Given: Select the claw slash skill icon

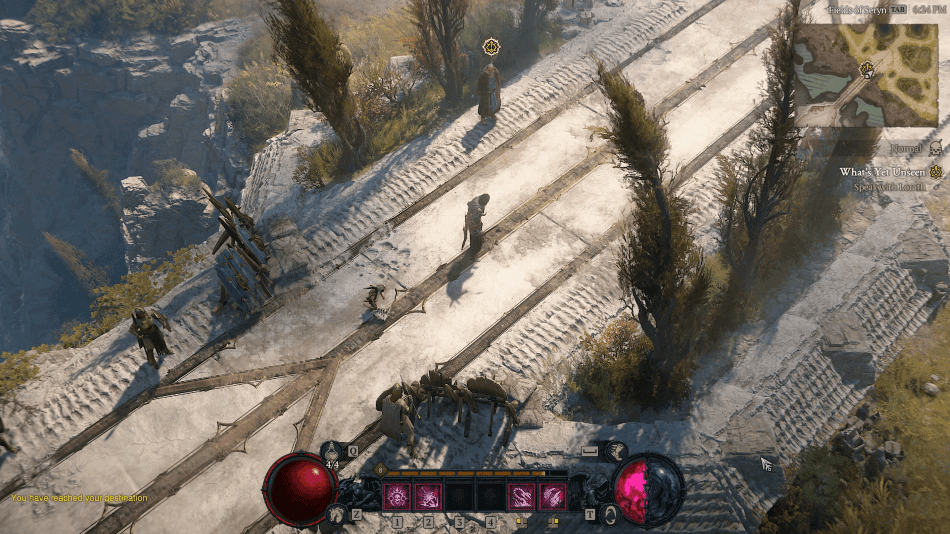Looking at the screenshot, I should [x=552, y=495].
